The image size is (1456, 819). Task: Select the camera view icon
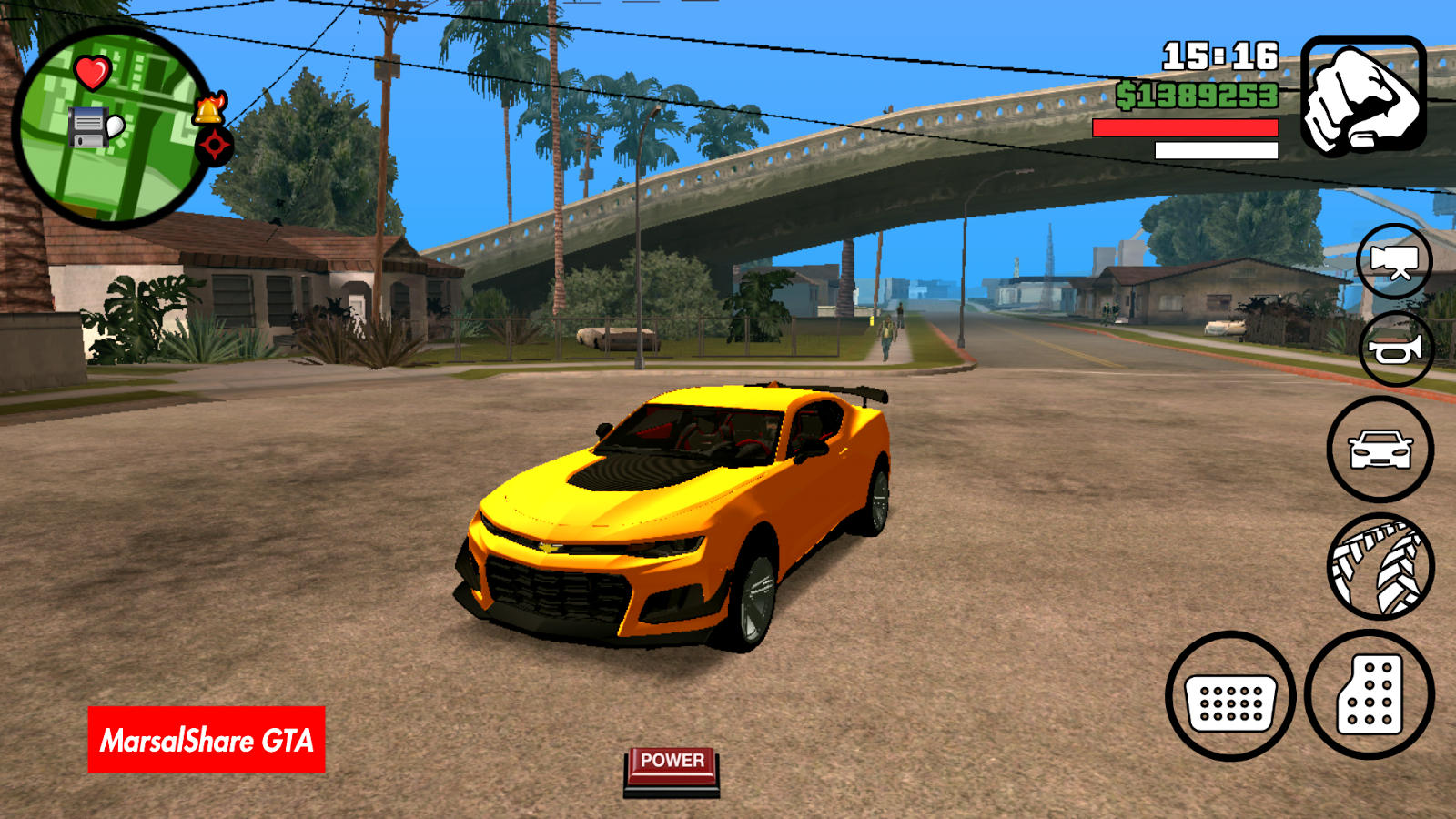coord(1395,263)
